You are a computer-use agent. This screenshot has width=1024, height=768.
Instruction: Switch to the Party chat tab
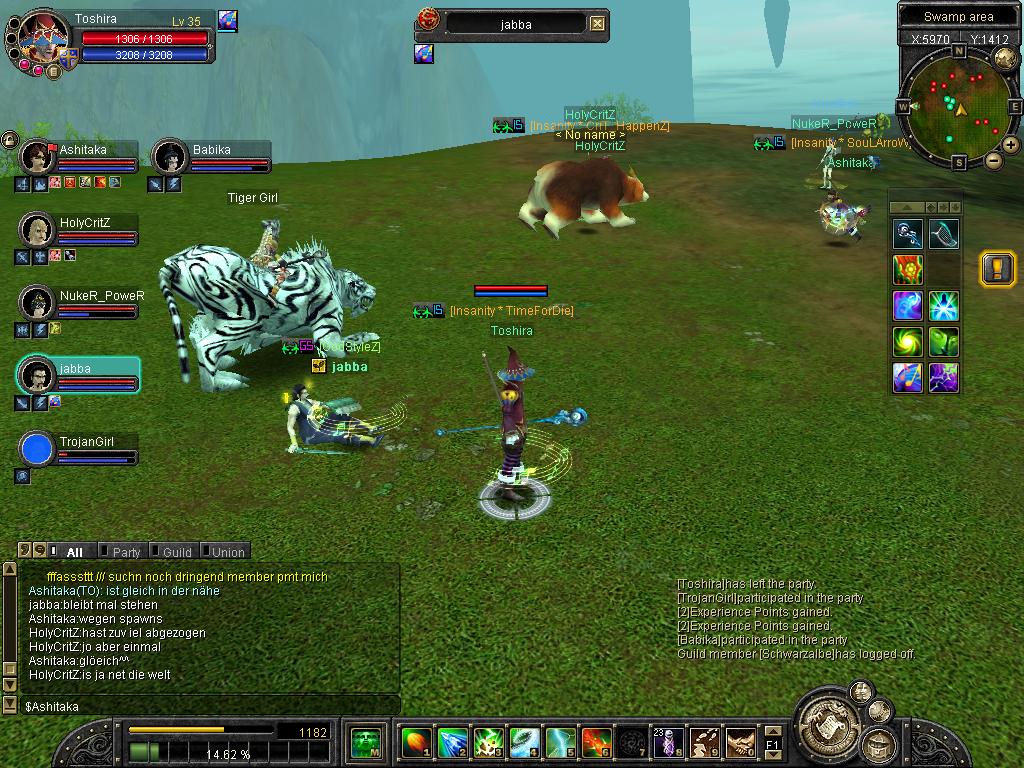(x=126, y=552)
